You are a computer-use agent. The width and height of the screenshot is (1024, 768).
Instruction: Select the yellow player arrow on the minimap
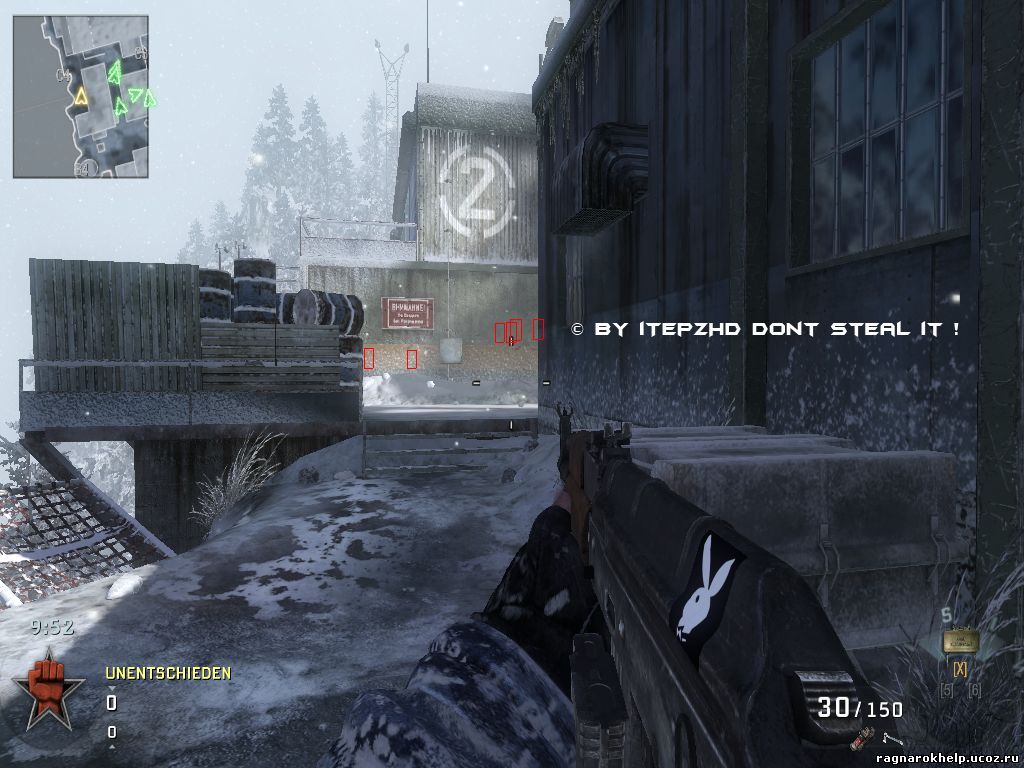click(80, 96)
